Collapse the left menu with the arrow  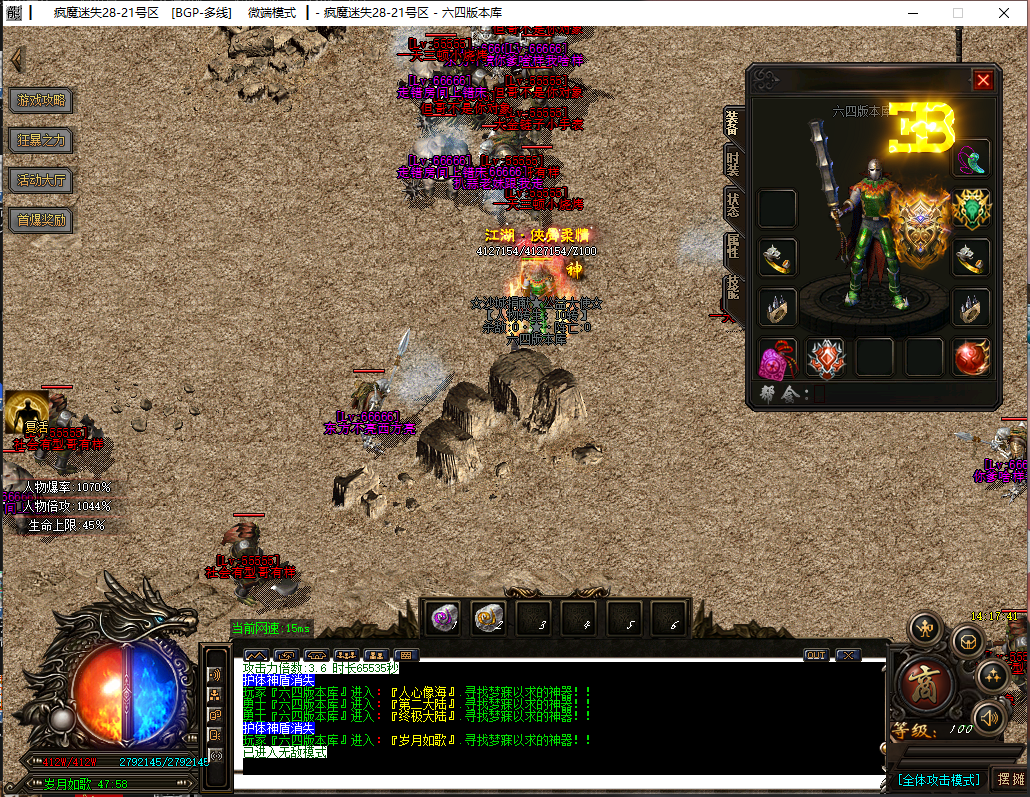[17, 58]
